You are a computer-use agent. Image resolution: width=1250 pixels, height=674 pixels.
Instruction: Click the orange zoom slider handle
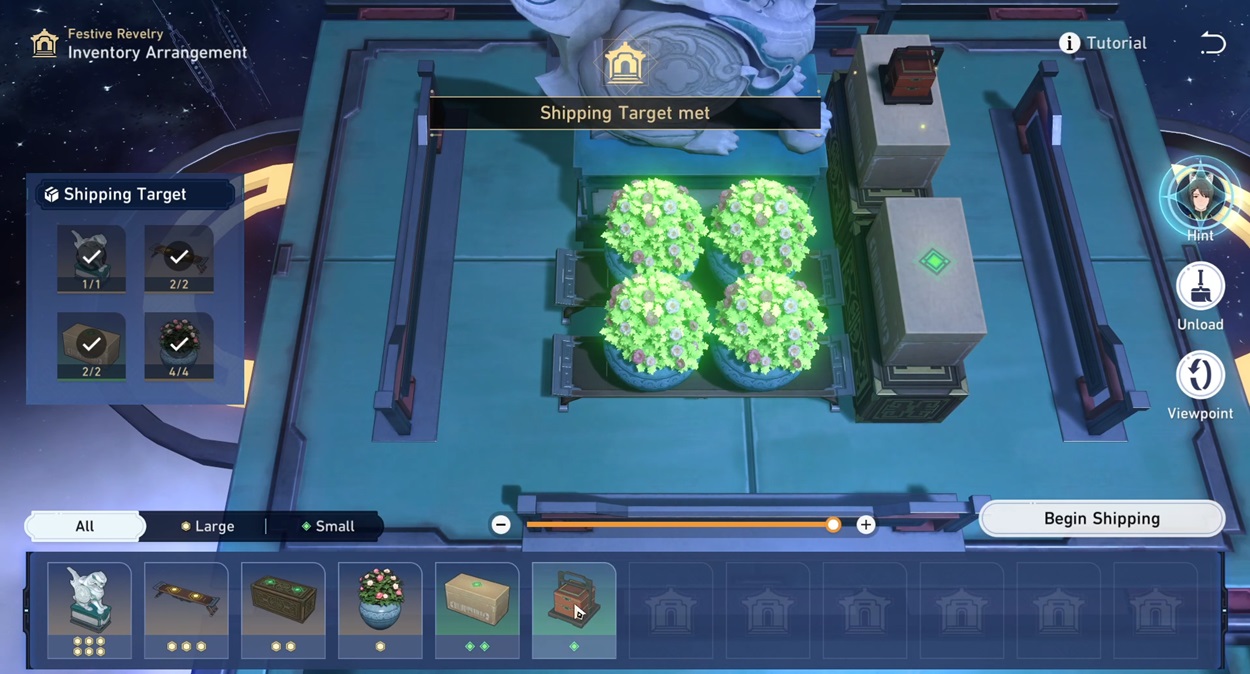click(833, 525)
